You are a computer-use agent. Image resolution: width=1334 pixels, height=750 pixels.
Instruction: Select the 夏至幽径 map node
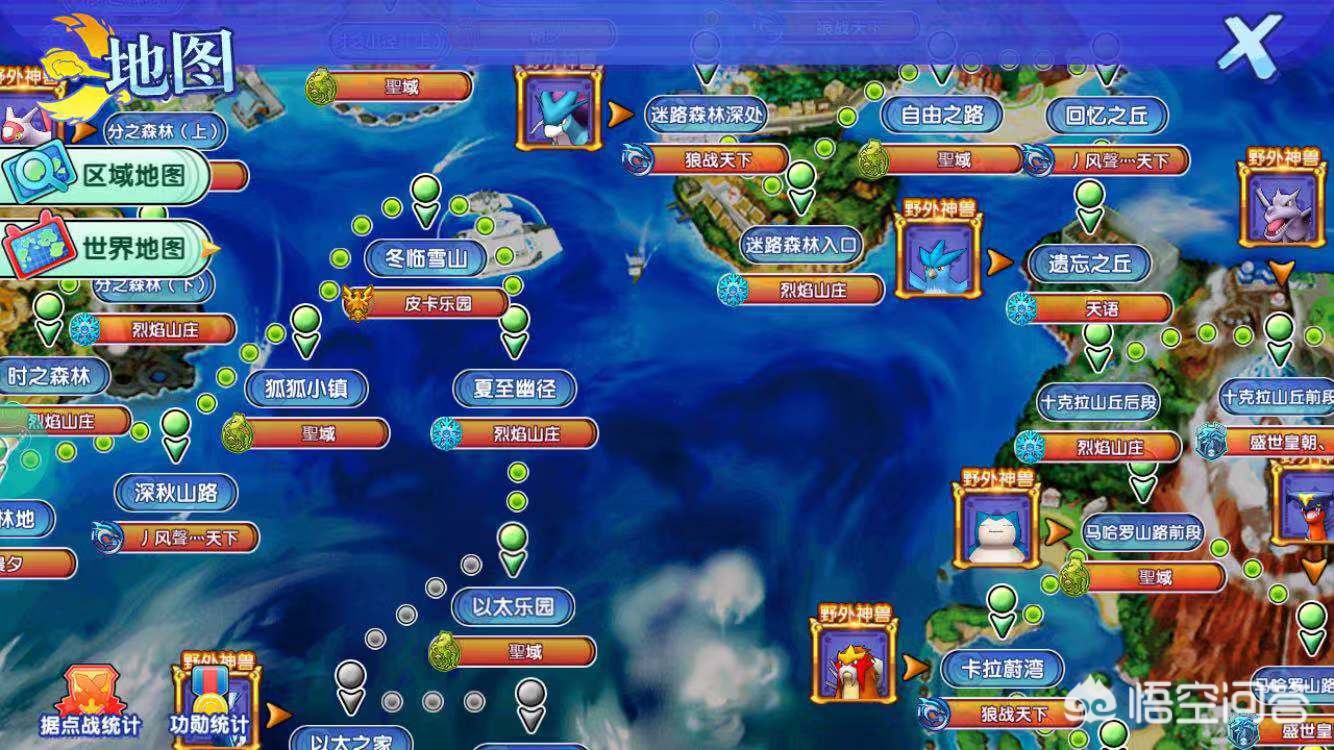pyautogui.click(x=513, y=388)
